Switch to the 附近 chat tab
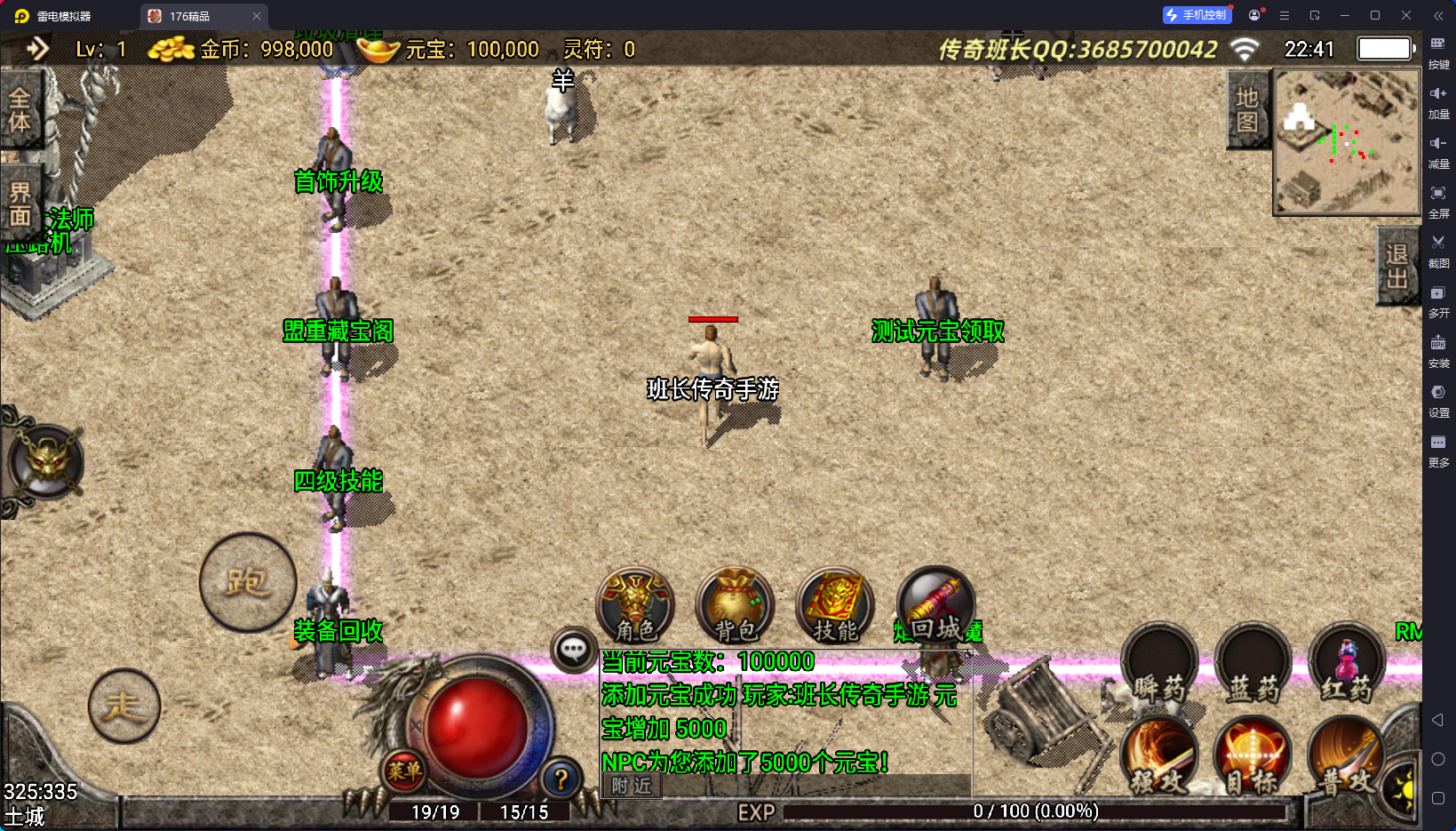Viewport: 1456px width, 831px height. coord(632,786)
